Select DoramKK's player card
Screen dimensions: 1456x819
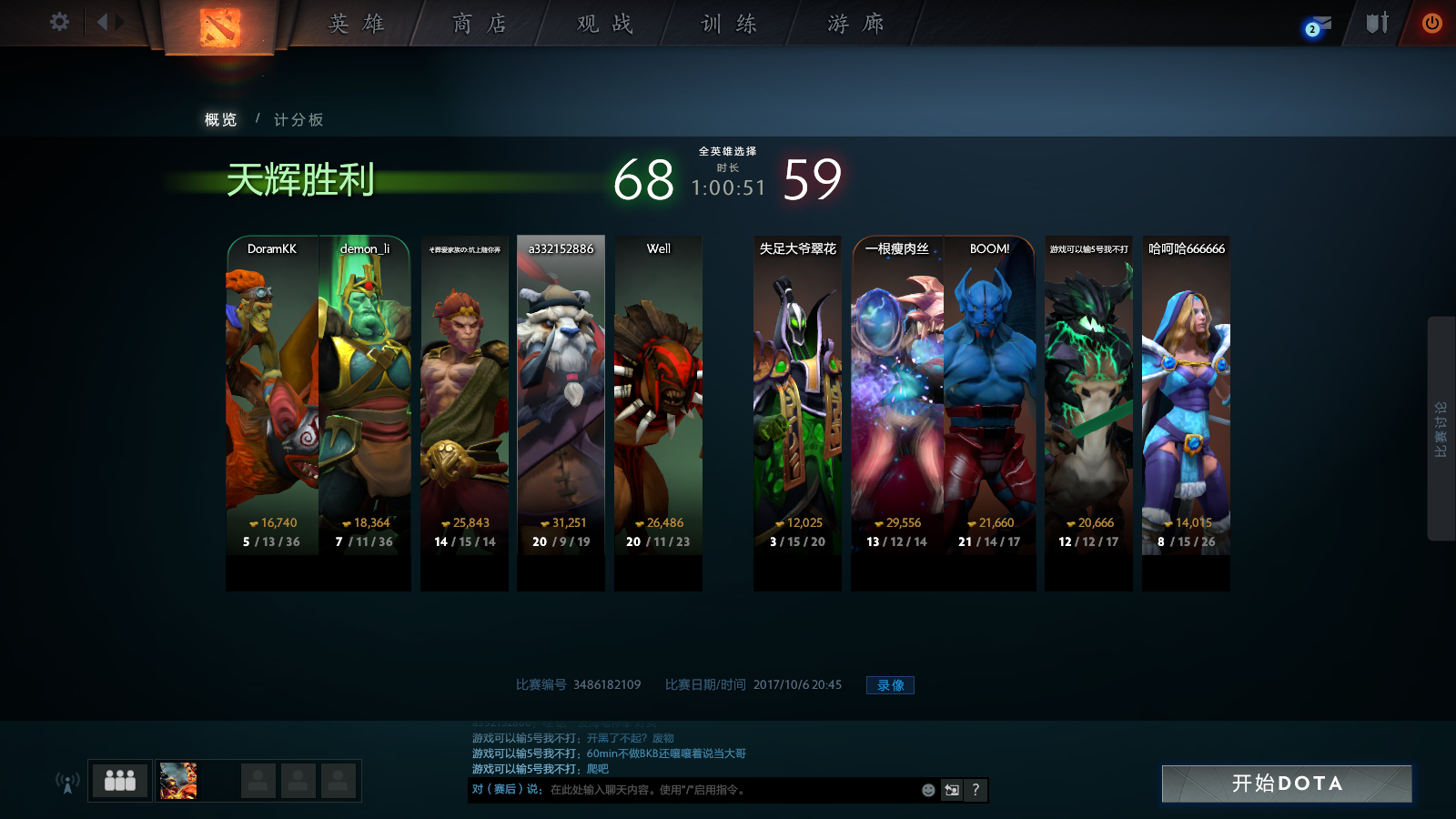click(272, 400)
